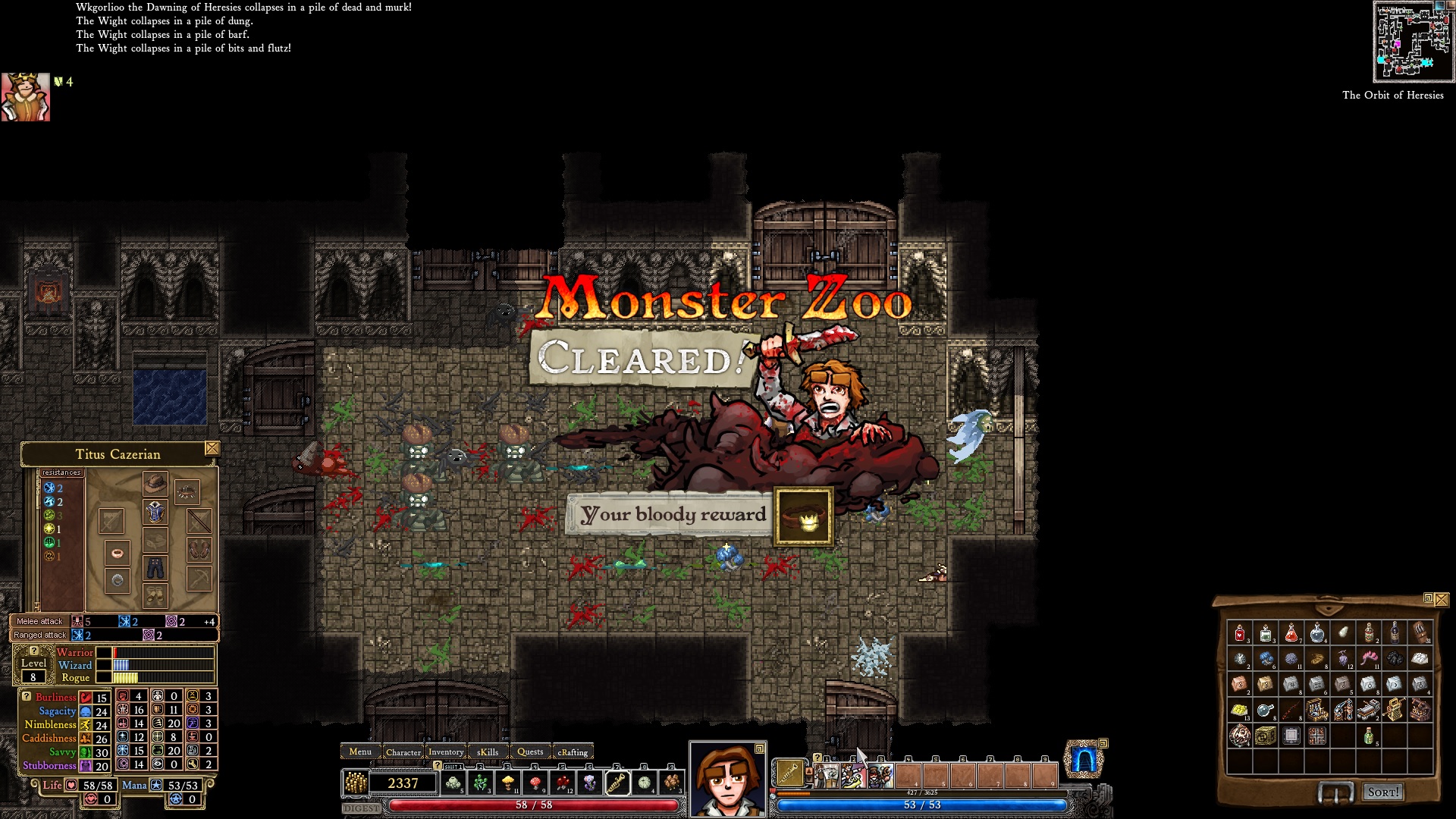Image resolution: width=1456 pixels, height=819 pixels.
Task: Close the inventory bag window
Action: 1442,599
